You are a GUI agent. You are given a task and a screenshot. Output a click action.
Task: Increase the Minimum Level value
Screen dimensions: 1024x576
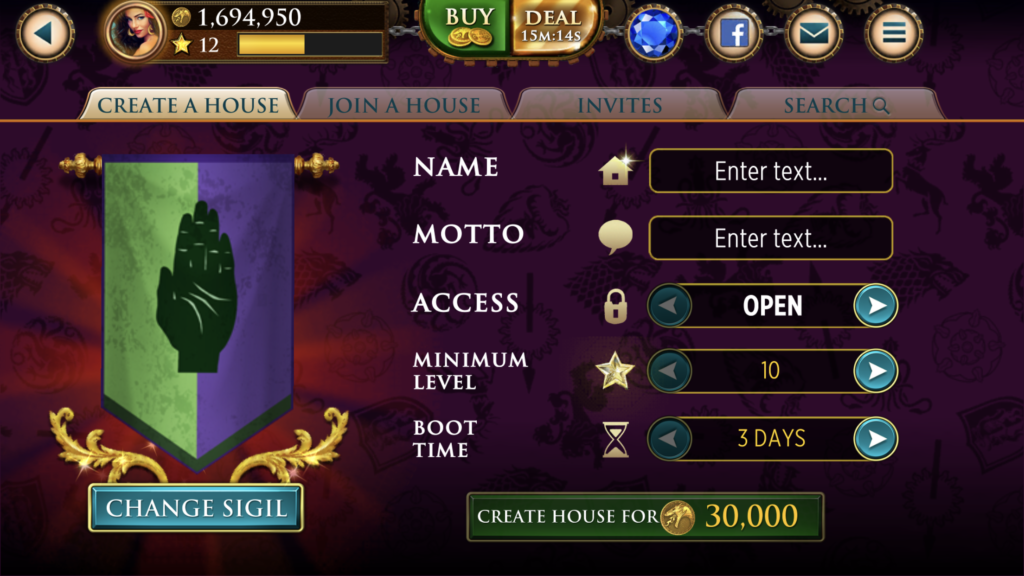[876, 372]
